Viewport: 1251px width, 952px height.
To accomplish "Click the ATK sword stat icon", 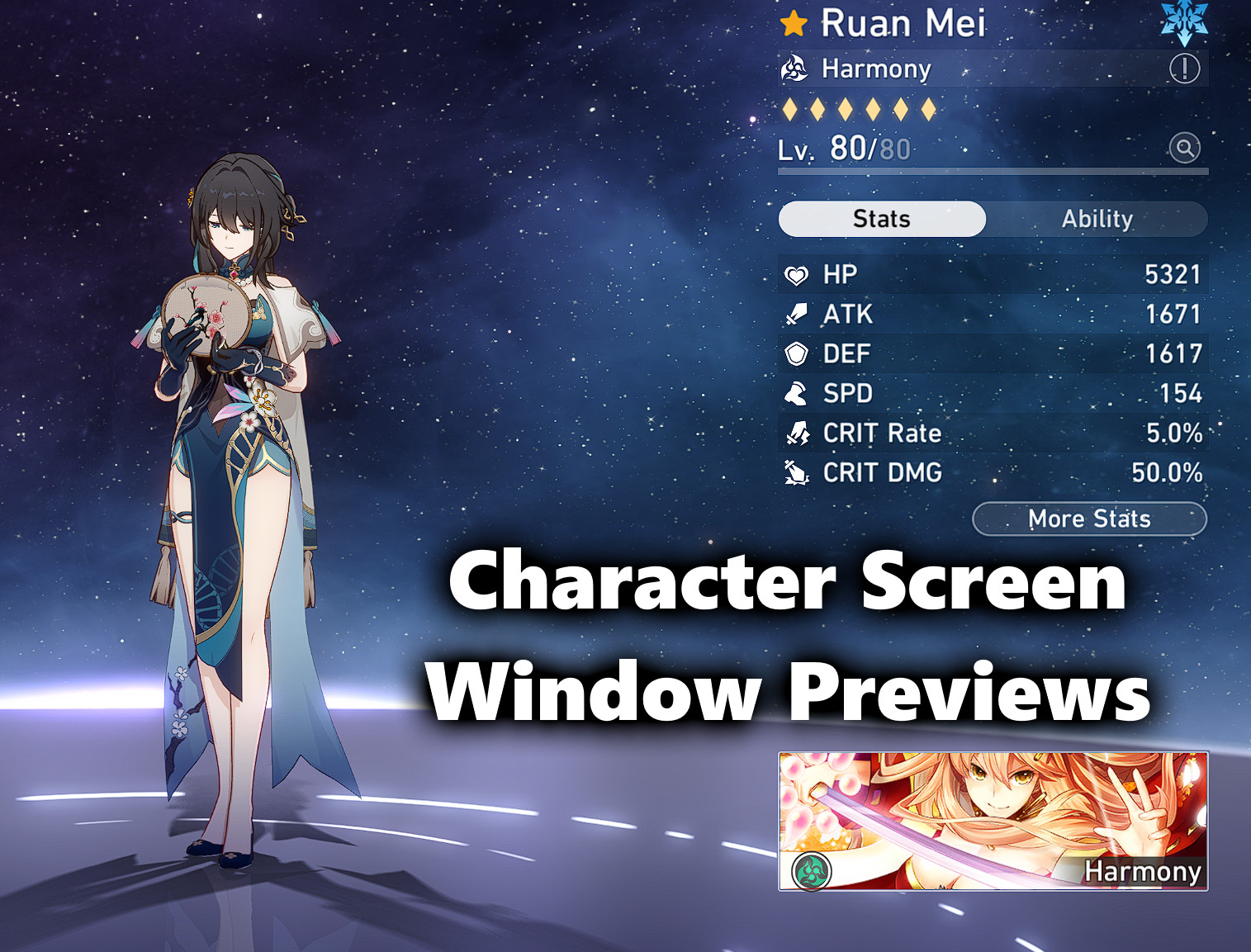I will pos(798,314).
